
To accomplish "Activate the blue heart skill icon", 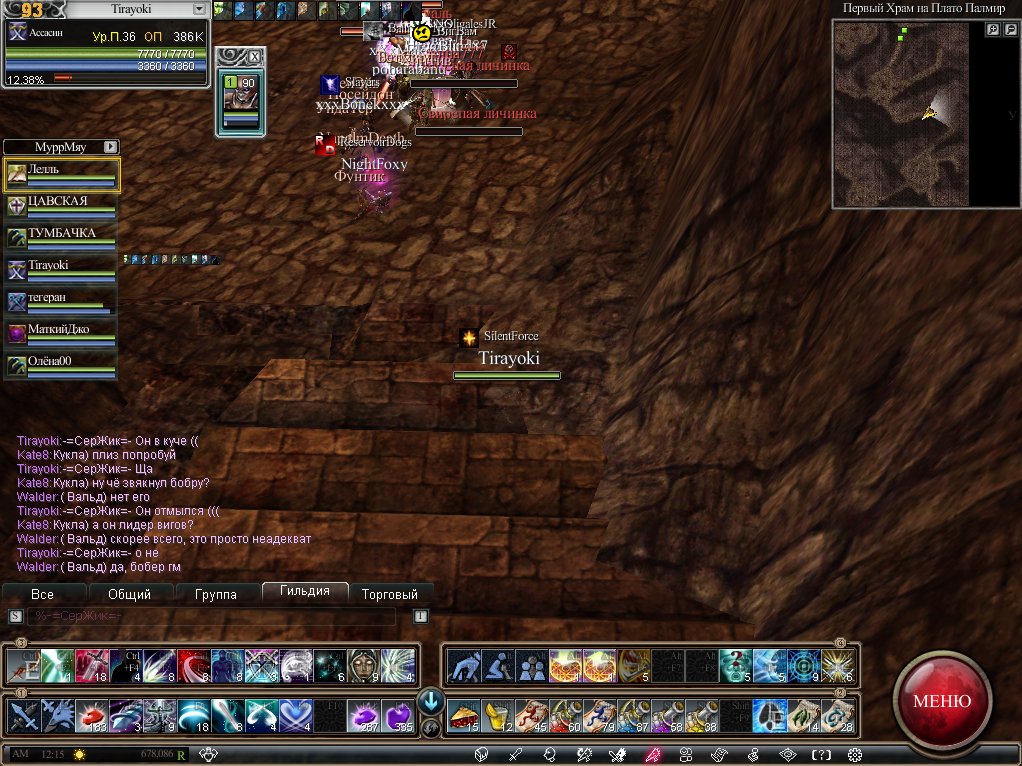I will pos(297,714).
